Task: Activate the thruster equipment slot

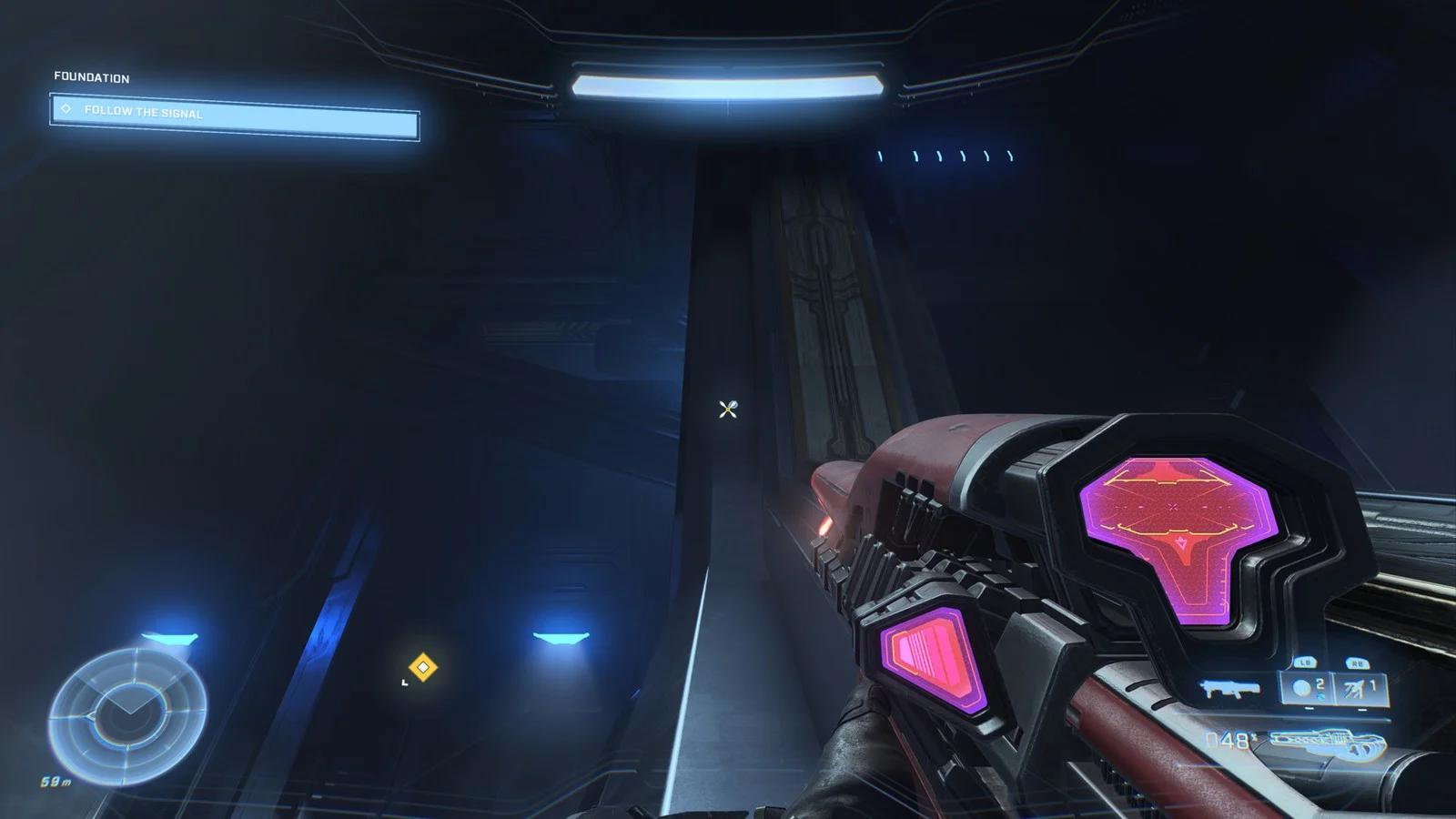Action: pyautogui.click(x=1361, y=689)
